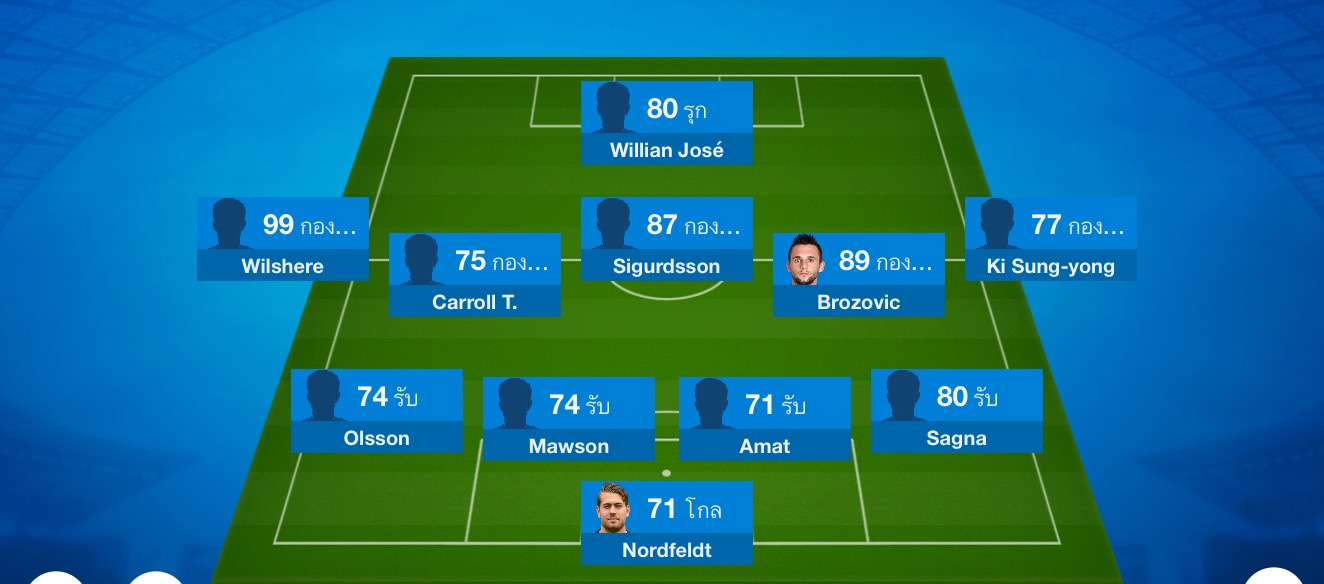The height and width of the screenshot is (584, 1324).
Task: Select striker Willian José's card
Action: (666, 123)
